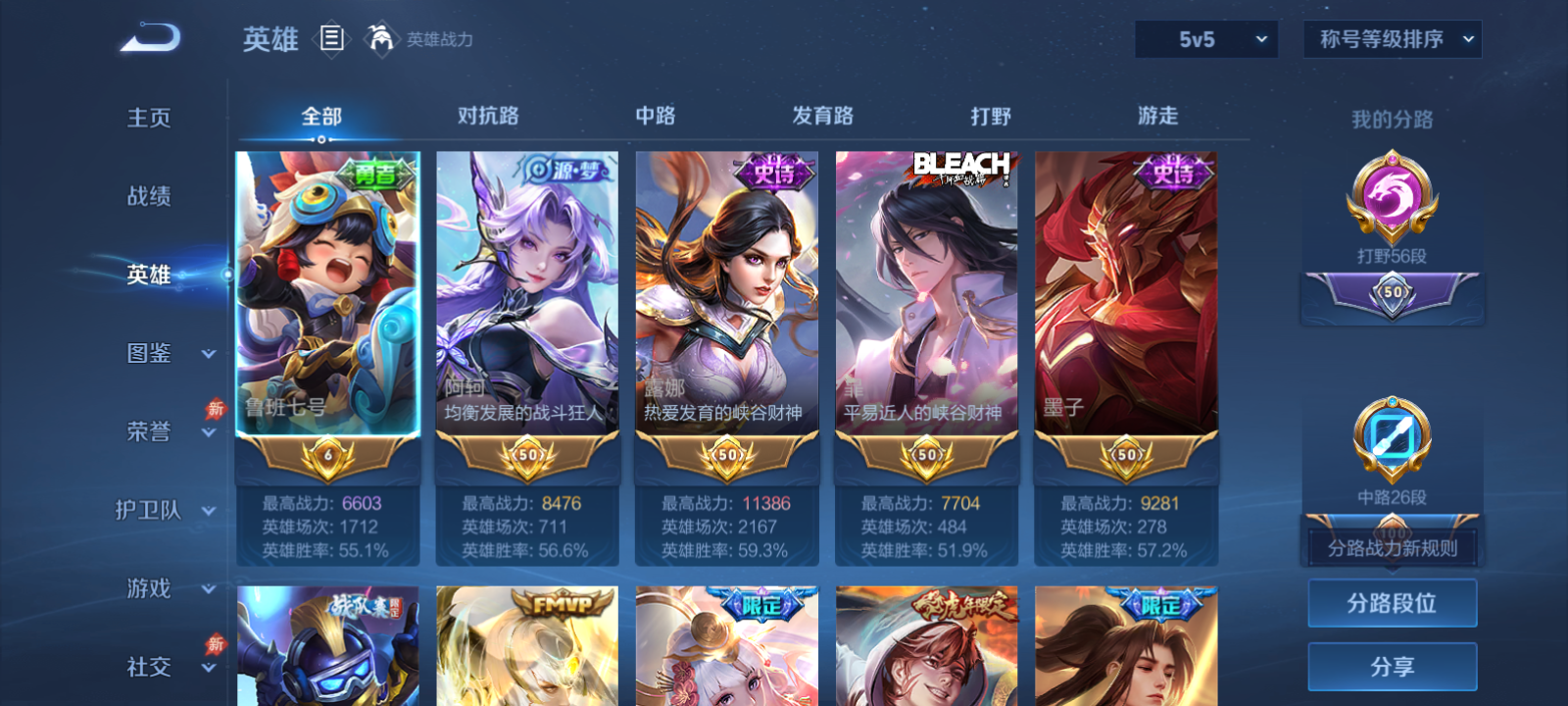The height and width of the screenshot is (706, 1568).
Task: Open 战绩 from the left sidebar
Action: point(148,197)
